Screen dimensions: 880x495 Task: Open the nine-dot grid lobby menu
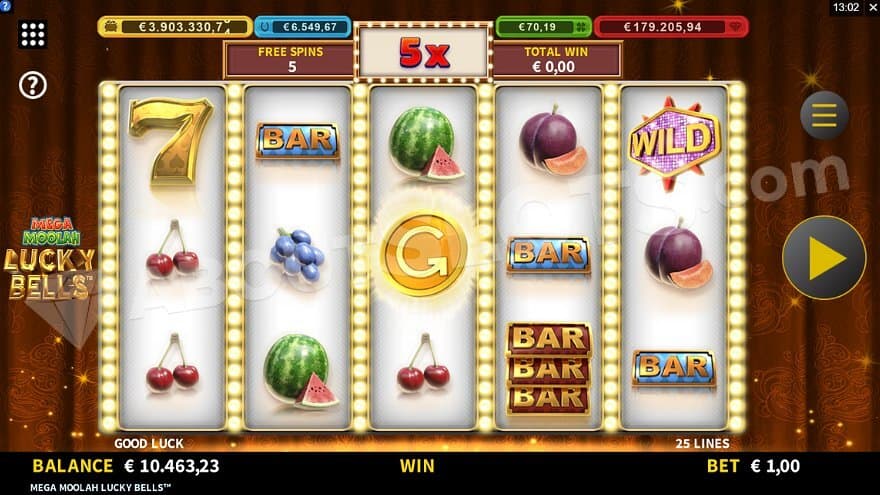(x=33, y=35)
